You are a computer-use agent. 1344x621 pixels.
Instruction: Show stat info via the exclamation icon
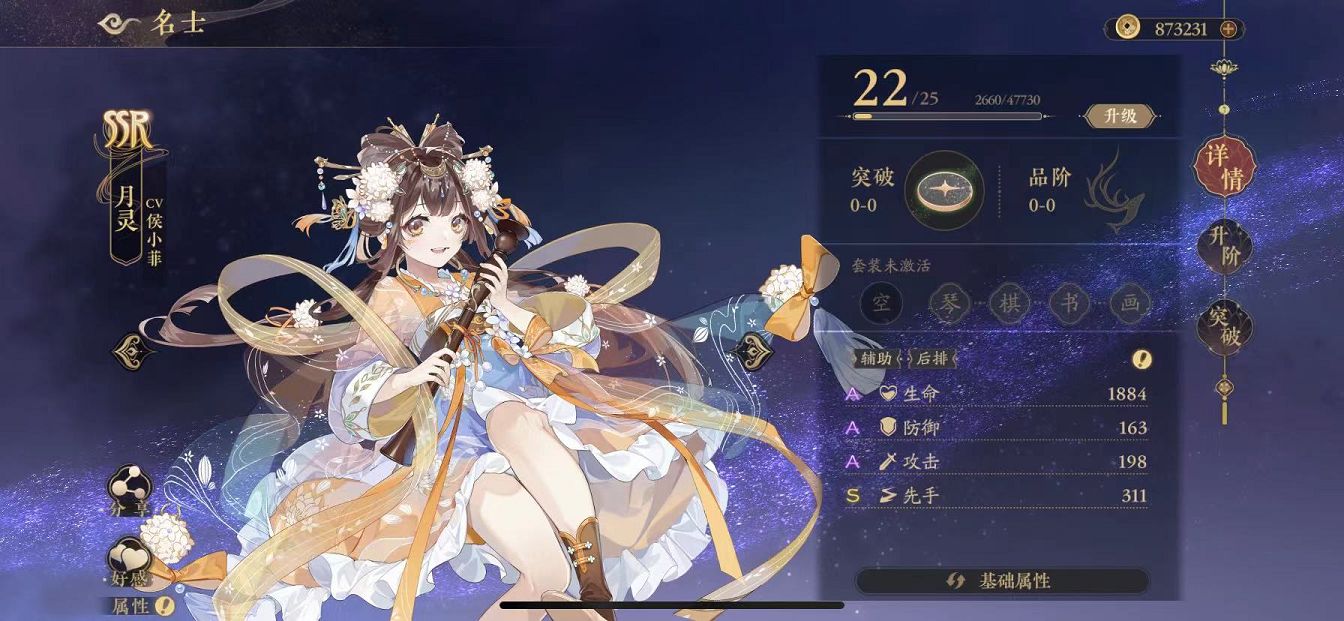tap(1141, 358)
